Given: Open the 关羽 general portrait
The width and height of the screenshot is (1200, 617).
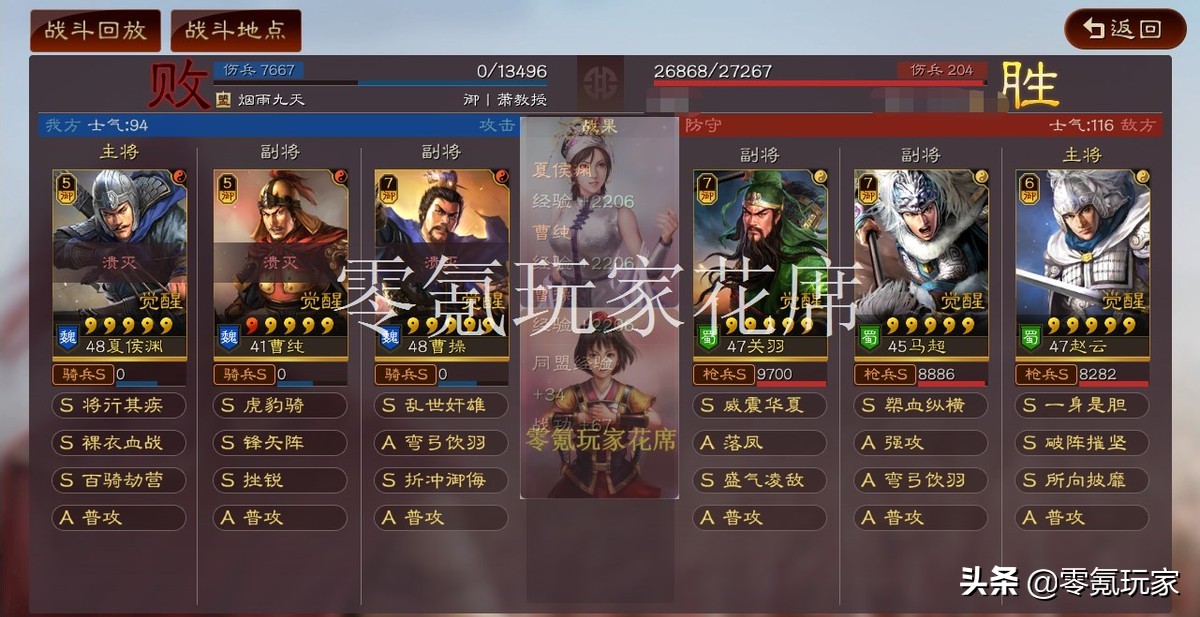Looking at the screenshot, I should tap(760, 264).
